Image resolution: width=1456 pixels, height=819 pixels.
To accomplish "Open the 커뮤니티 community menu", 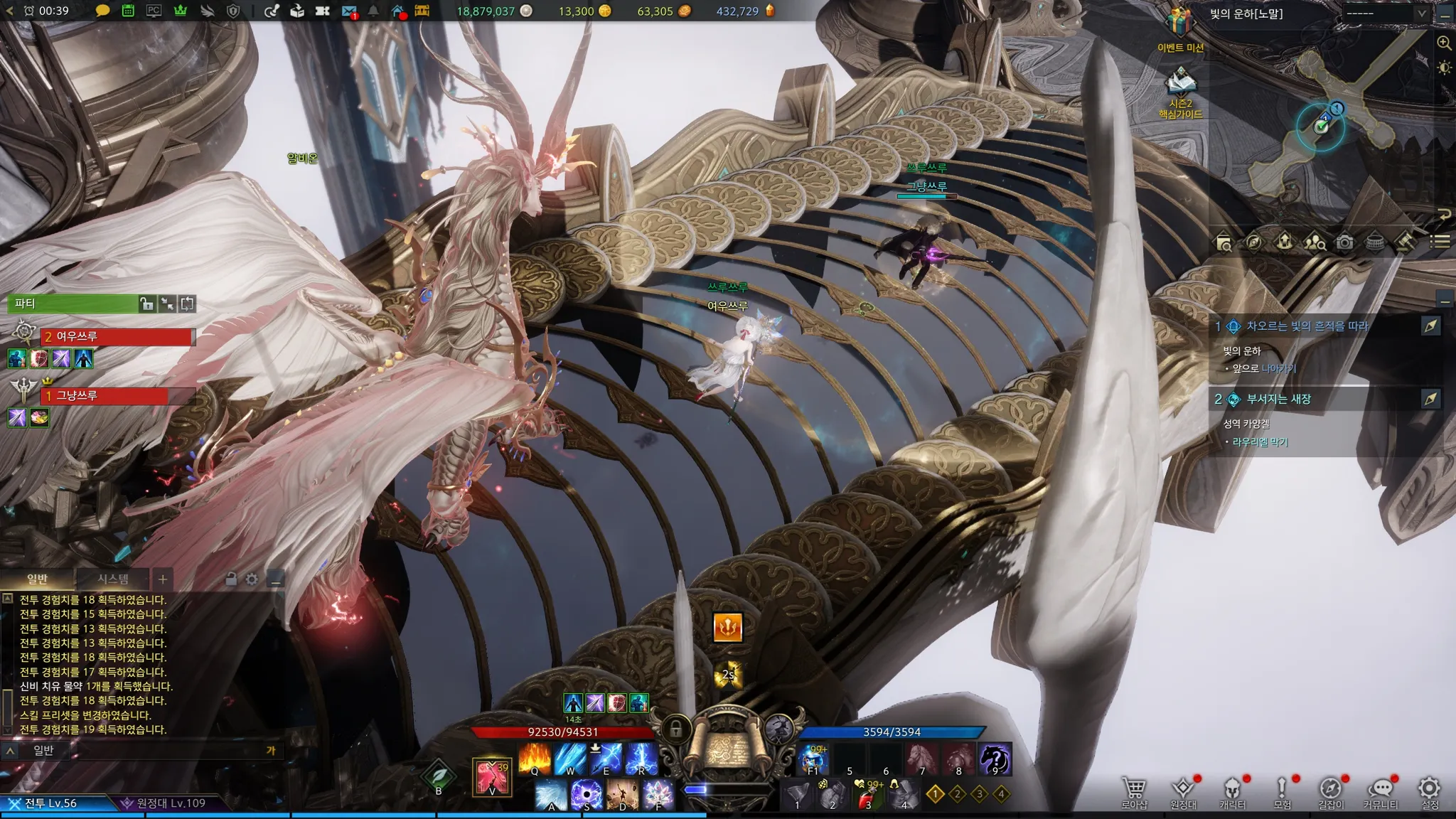I will [1380, 791].
